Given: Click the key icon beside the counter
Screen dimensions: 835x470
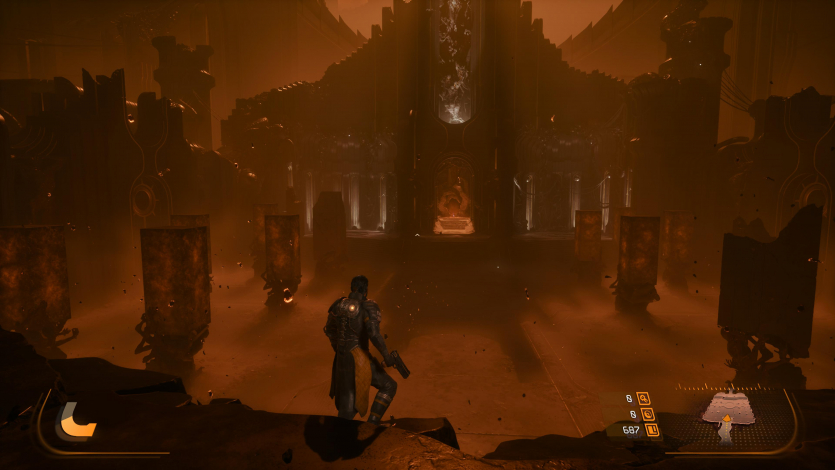Looking at the screenshot, I should [642, 397].
